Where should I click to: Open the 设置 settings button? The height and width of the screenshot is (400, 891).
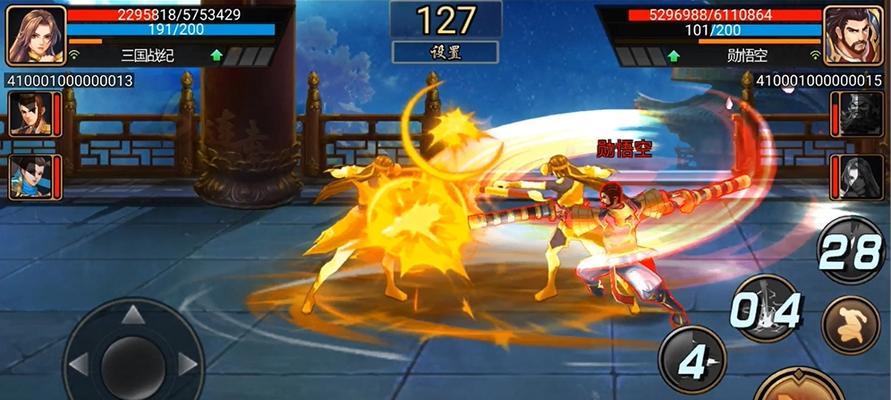[445, 53]
